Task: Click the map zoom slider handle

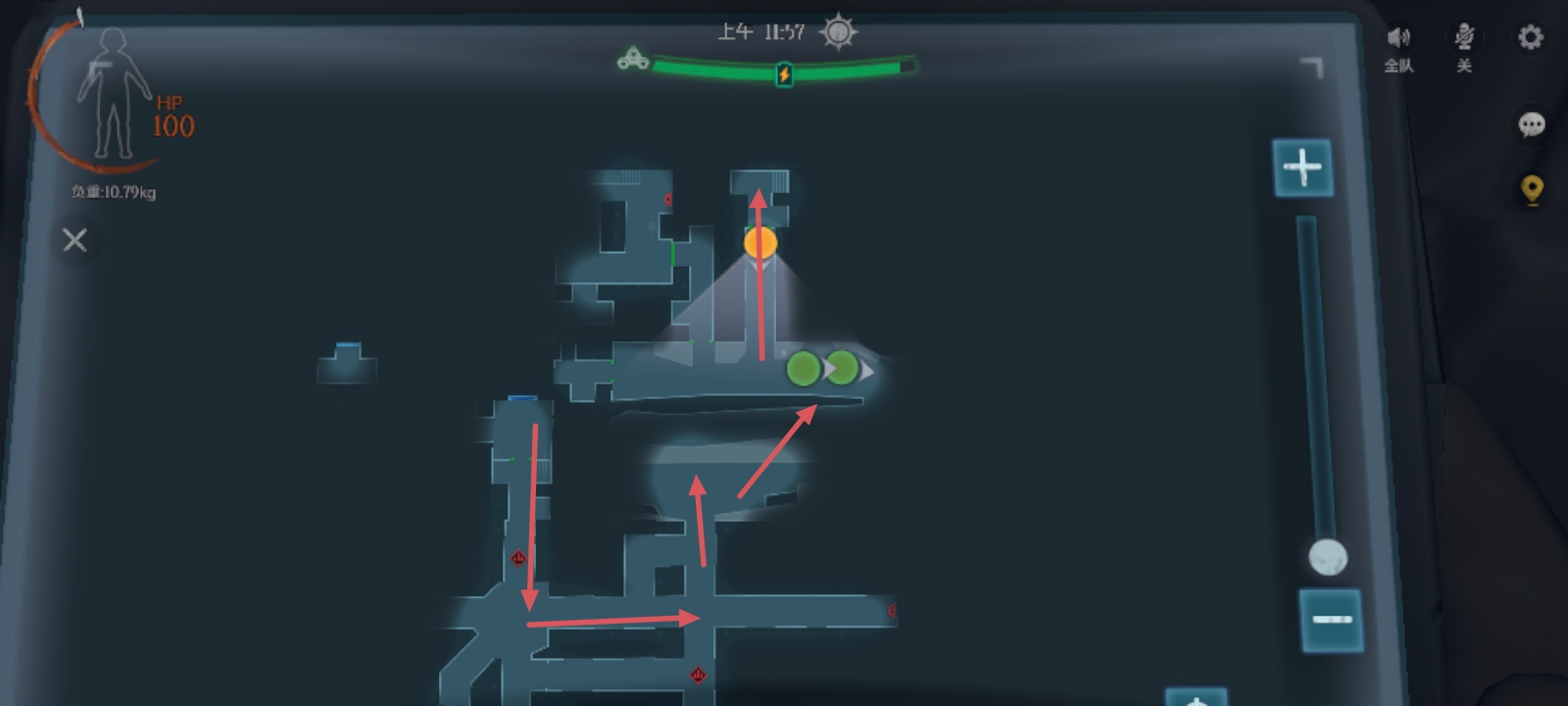Action: [1328, 557]
